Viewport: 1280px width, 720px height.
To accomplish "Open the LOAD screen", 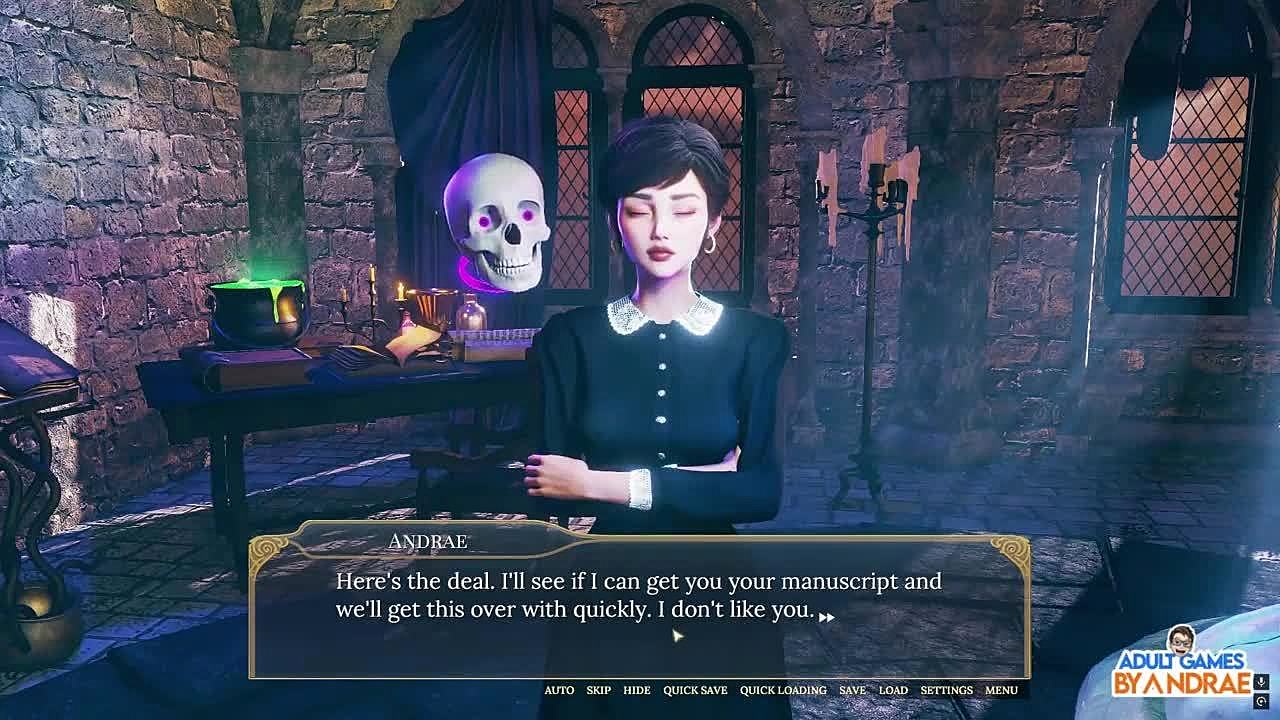I will [893, 690].
